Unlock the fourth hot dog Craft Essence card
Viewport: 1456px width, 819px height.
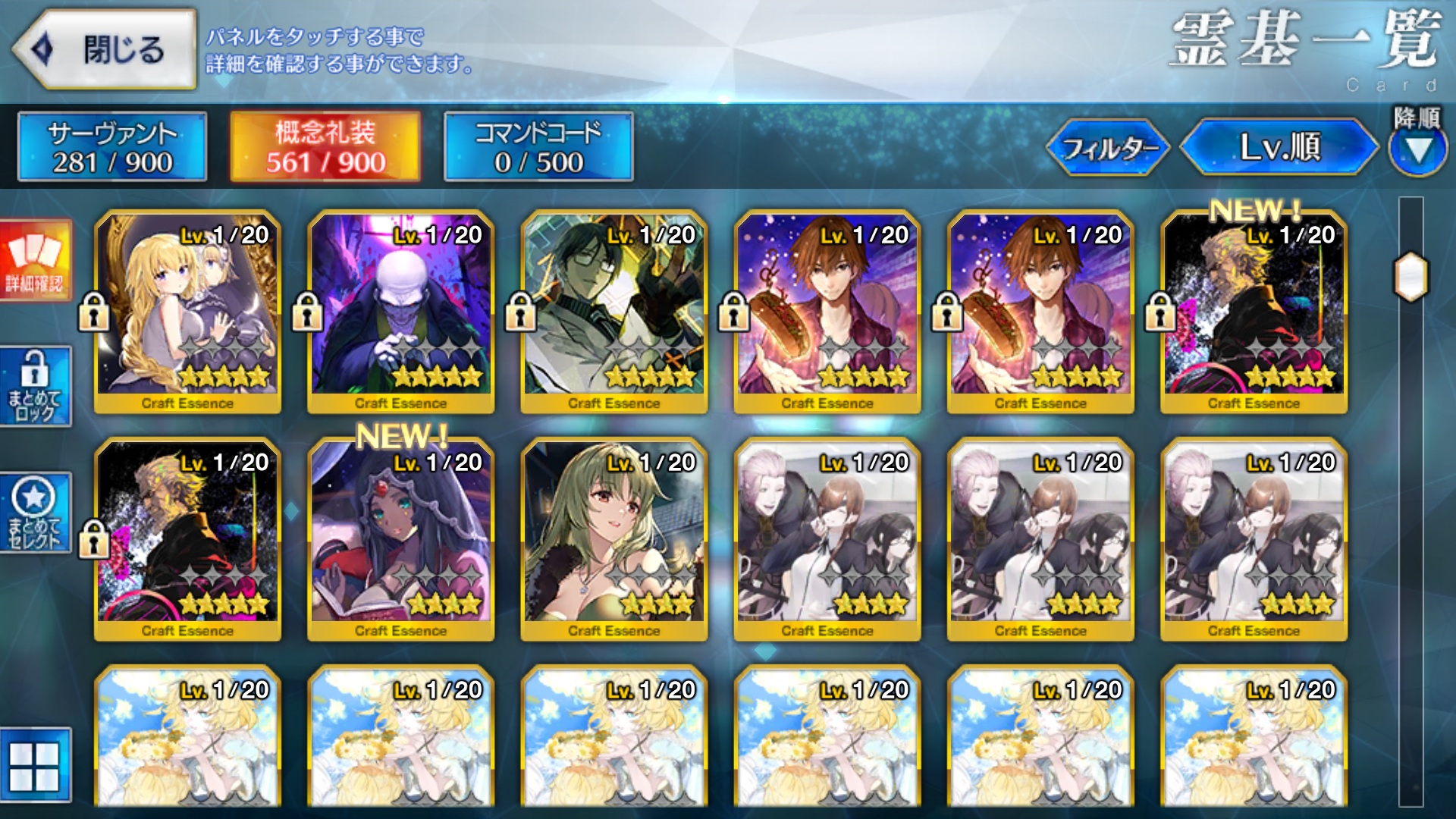(733, 313)
